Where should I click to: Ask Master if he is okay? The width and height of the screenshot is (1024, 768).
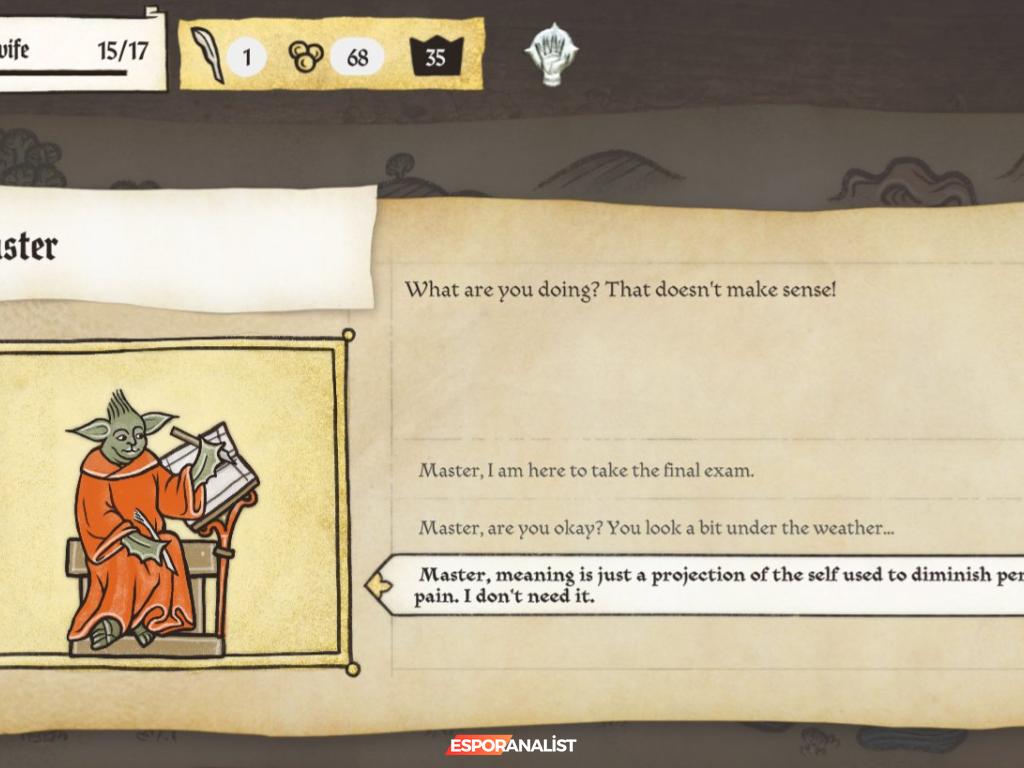pos(656,528)
